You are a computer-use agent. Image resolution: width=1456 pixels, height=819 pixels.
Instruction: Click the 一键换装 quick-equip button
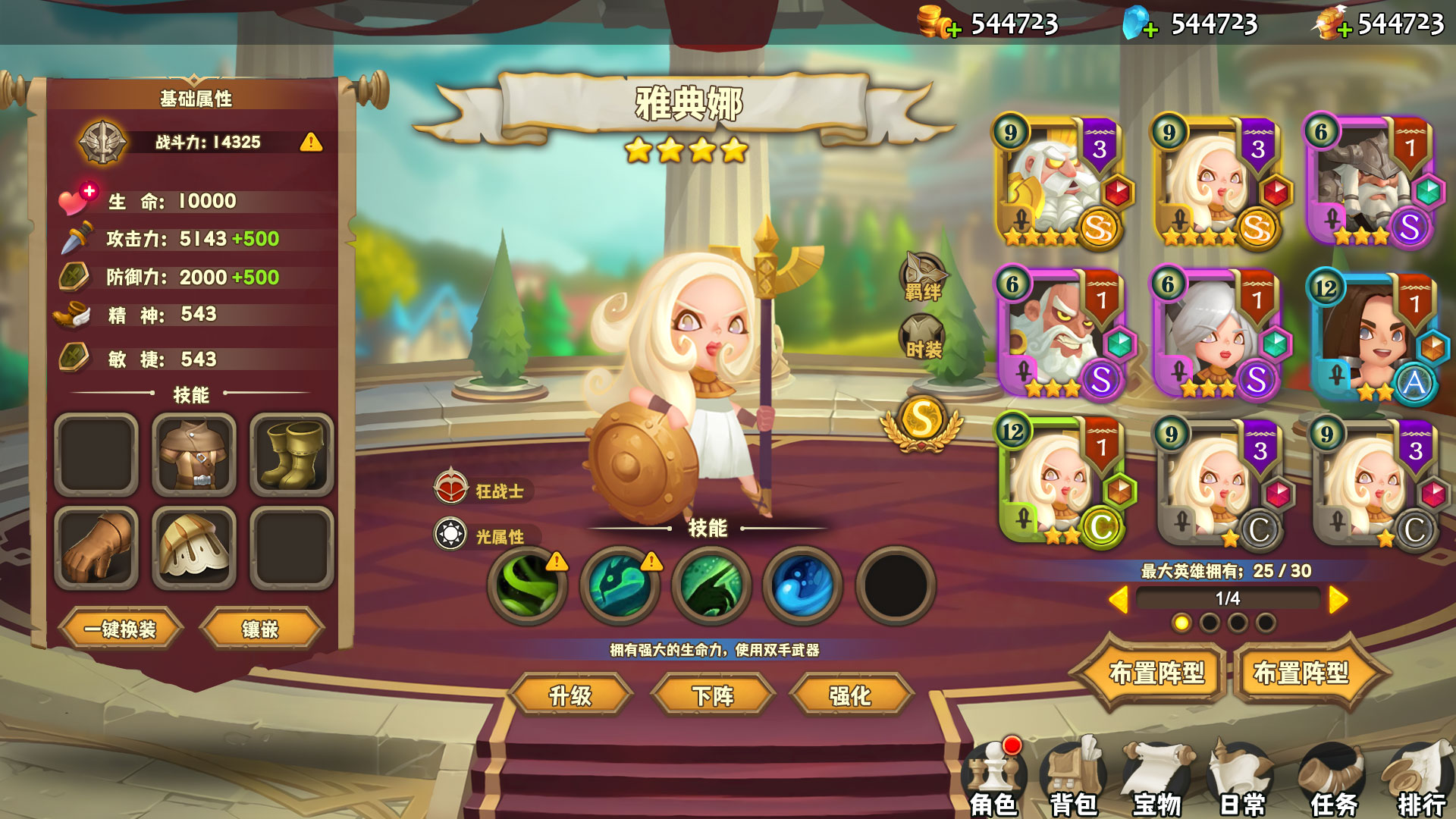click(120, 629)
